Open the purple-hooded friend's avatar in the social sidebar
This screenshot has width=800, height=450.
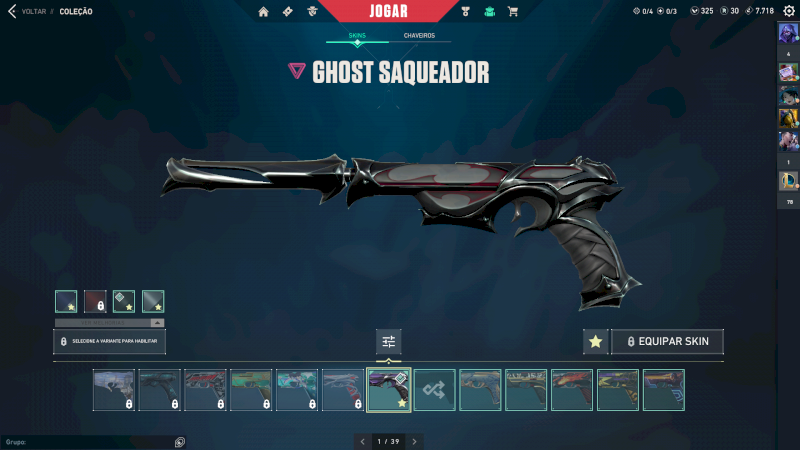[x=787, y=32]
